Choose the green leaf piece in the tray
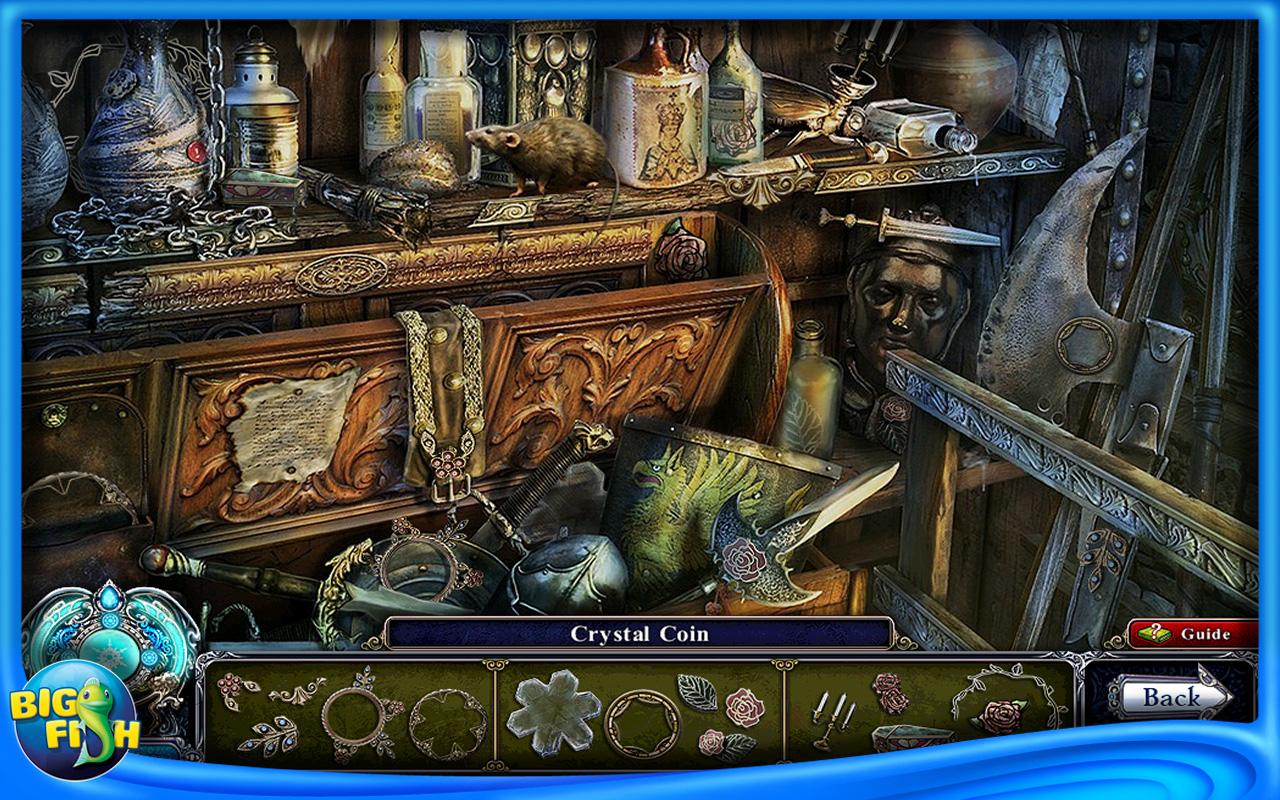 click(x=697, y=691)
